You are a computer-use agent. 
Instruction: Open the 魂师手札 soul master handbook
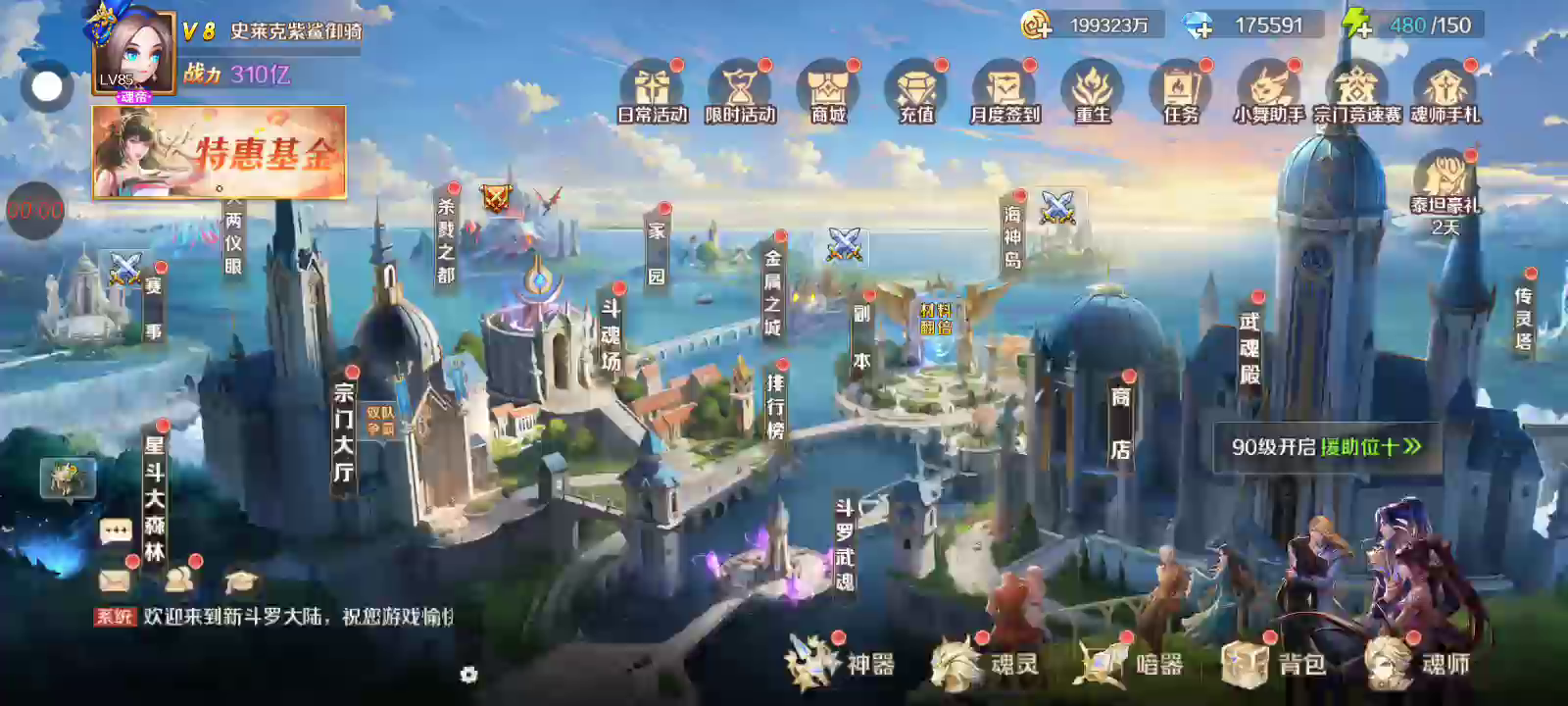click(x=1445, y=91)
